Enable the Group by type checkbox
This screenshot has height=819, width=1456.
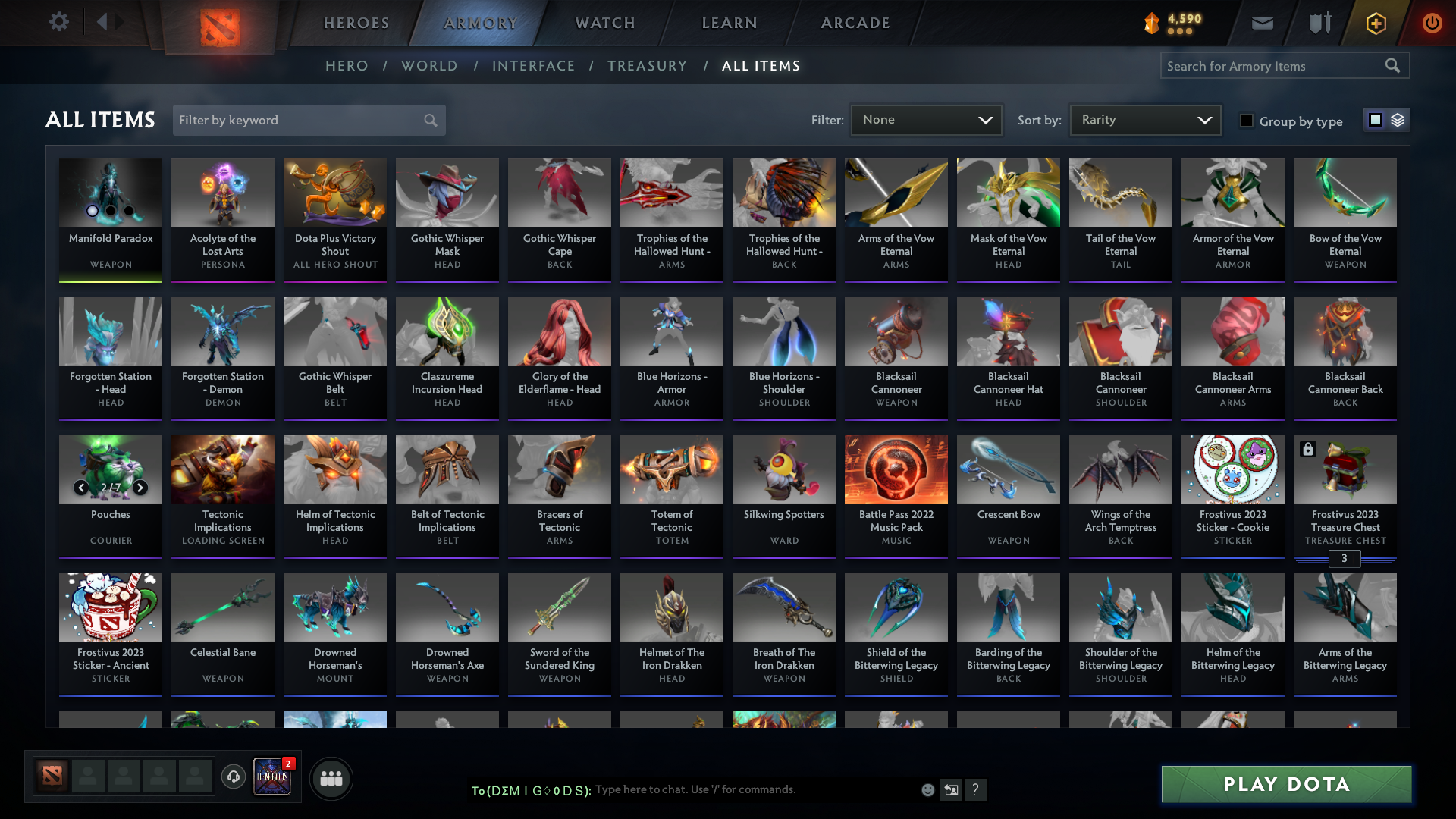[1247, 121]
